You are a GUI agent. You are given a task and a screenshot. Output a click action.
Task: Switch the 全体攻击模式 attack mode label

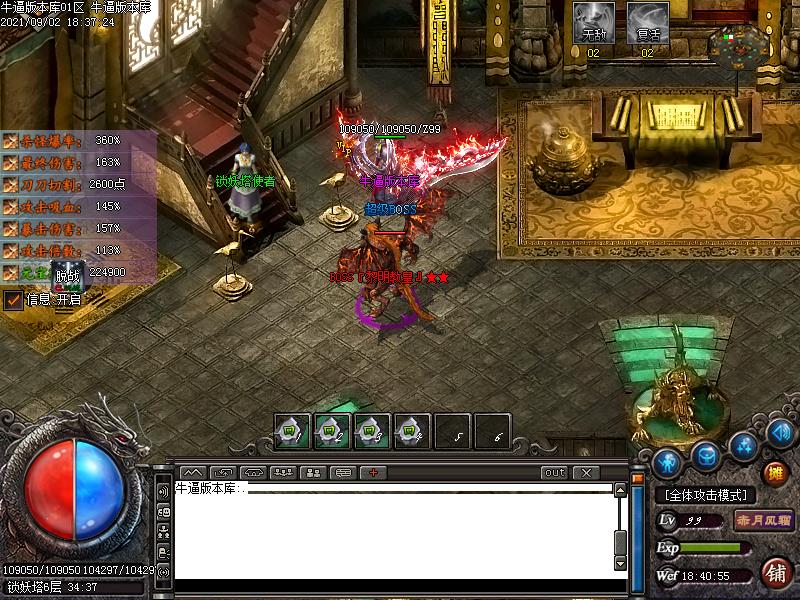click(x=706, y=495)
